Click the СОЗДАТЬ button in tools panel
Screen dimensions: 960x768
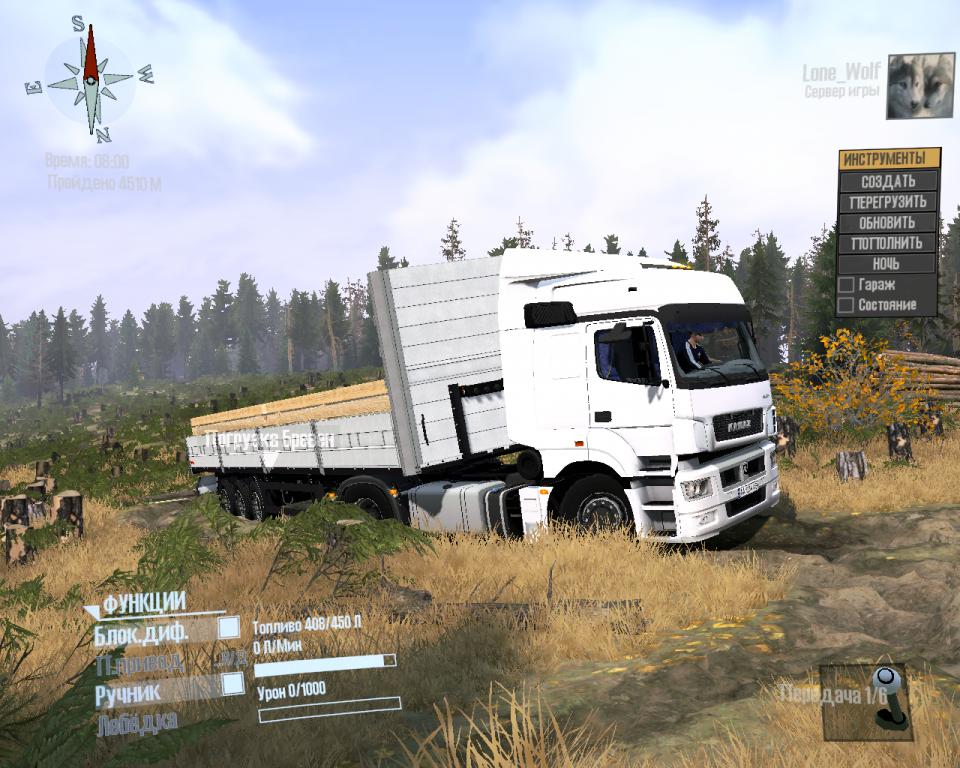(x=888, y=181)
